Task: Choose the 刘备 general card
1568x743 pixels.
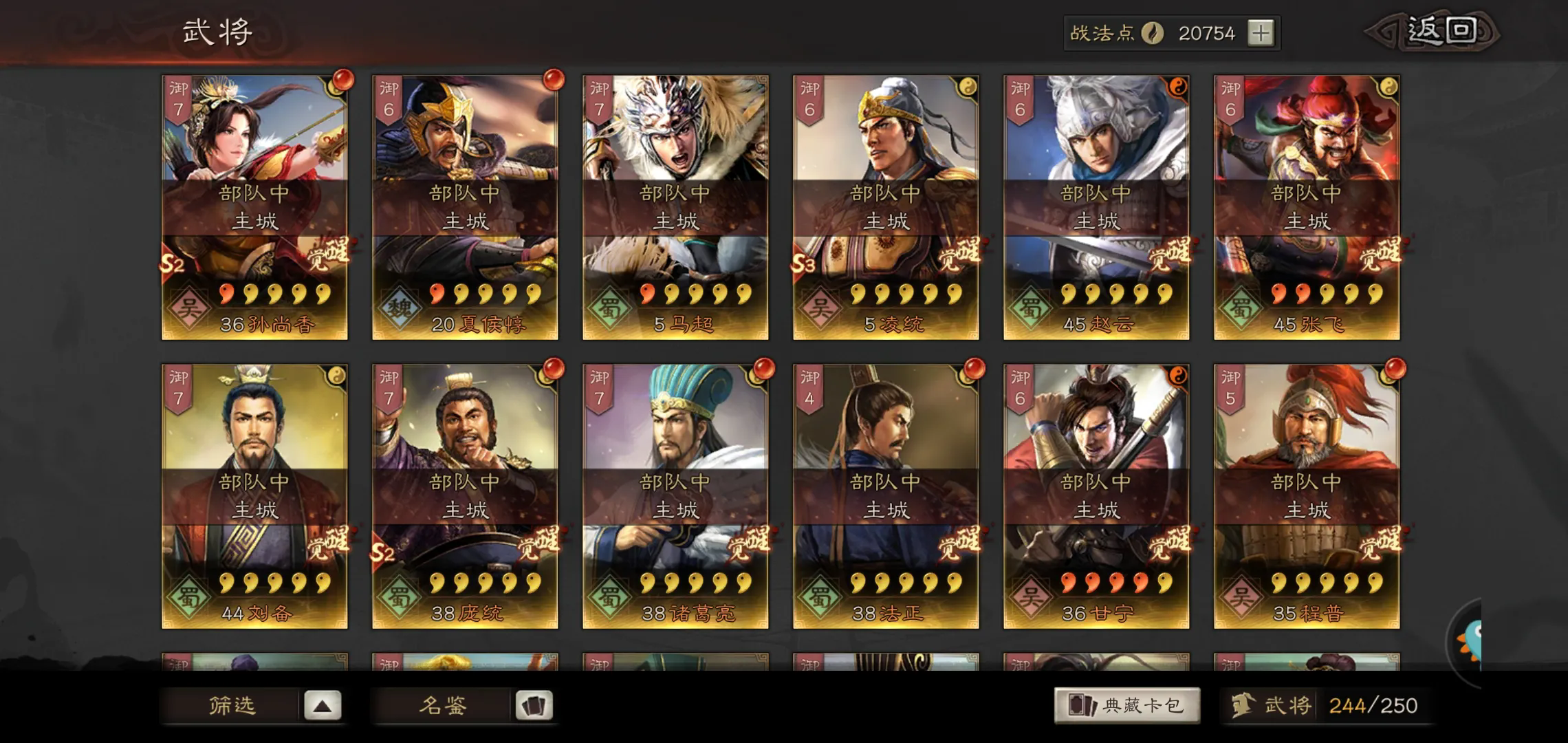Action: tap(254, 495)
